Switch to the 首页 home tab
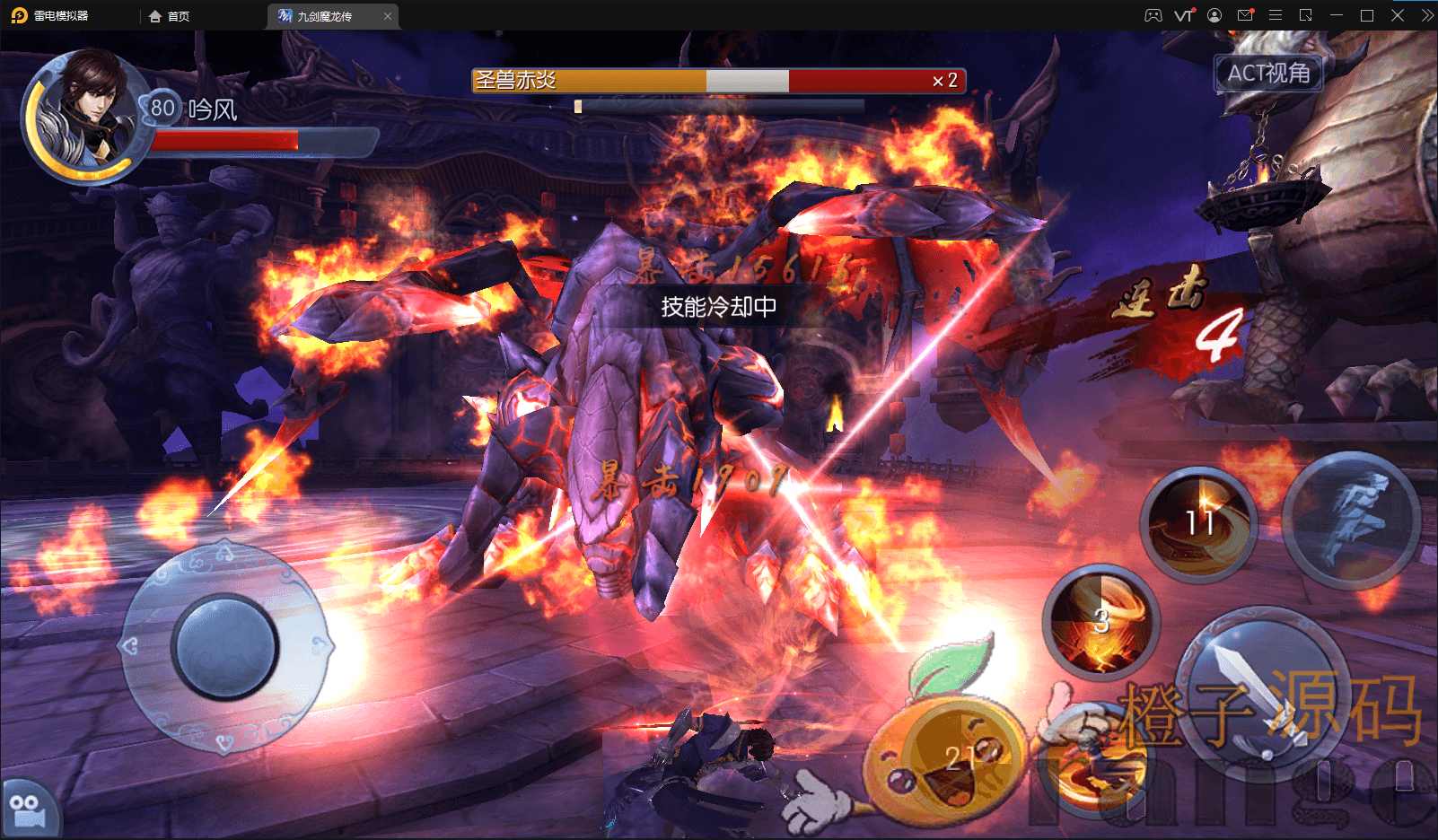The width and height of the screenshot is (1438, 840). (x=170, y=16)
